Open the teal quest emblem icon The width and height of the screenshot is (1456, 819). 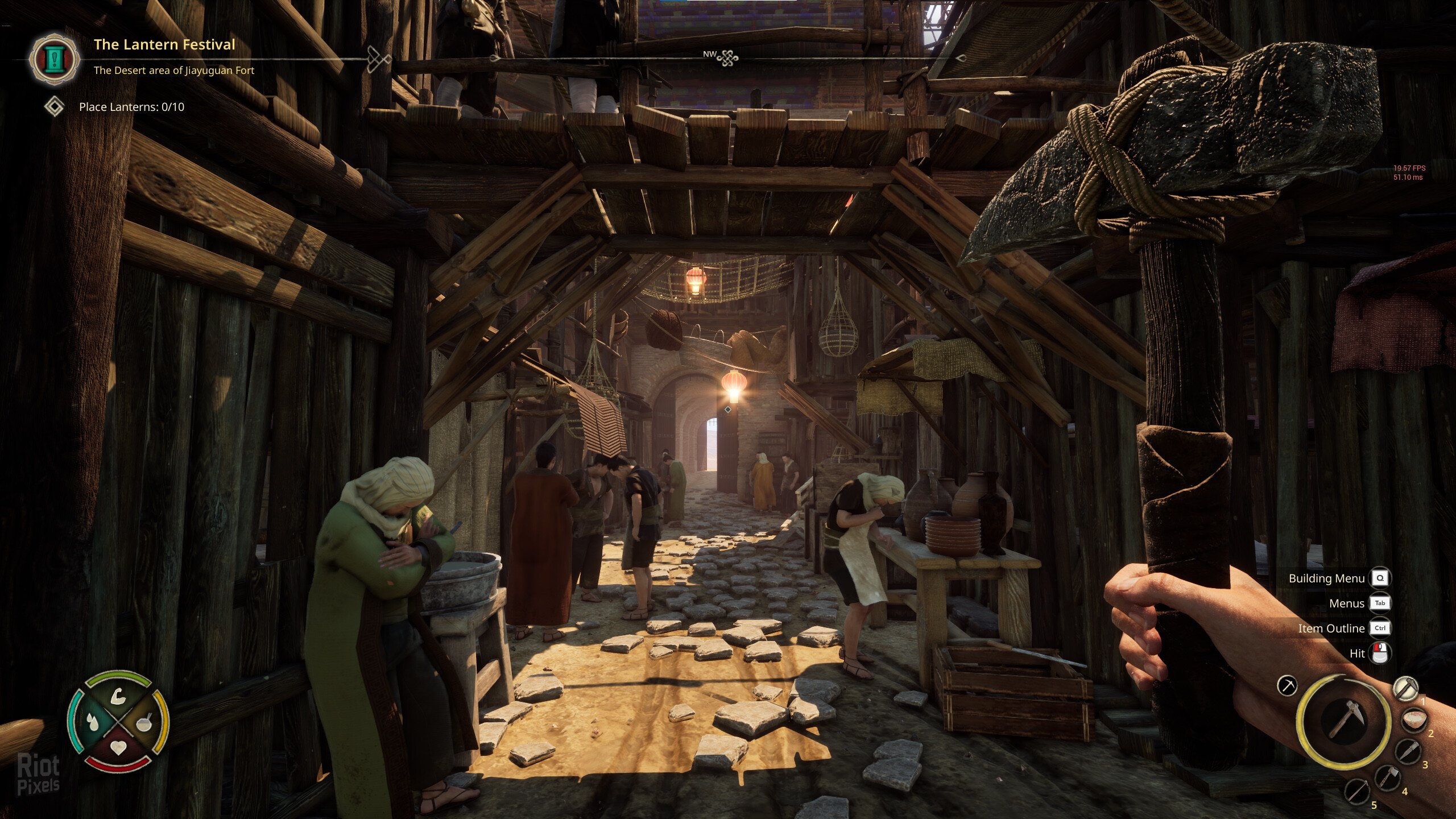pos(55,59)
